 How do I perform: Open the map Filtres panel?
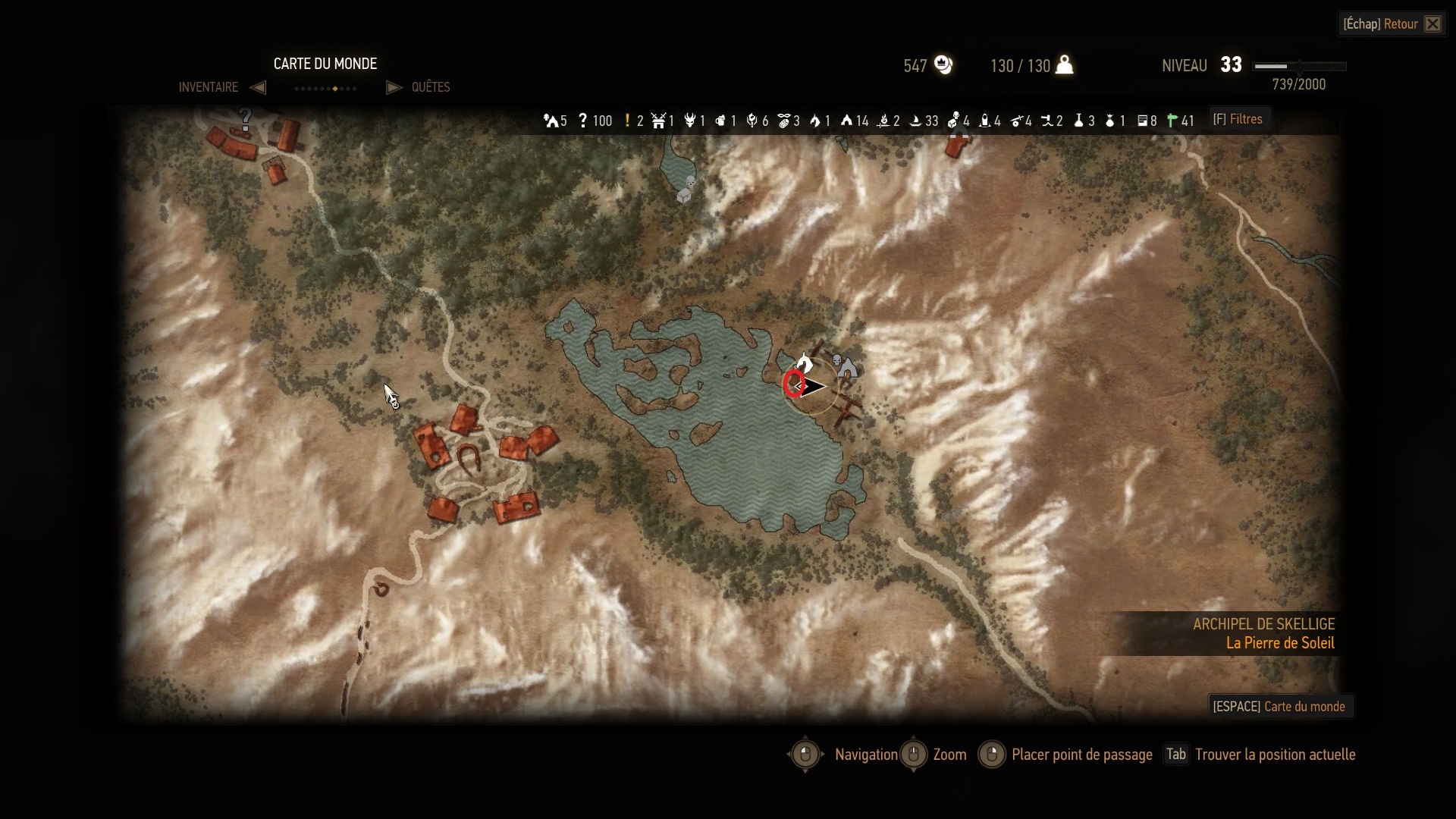[x=1238, y=120]
